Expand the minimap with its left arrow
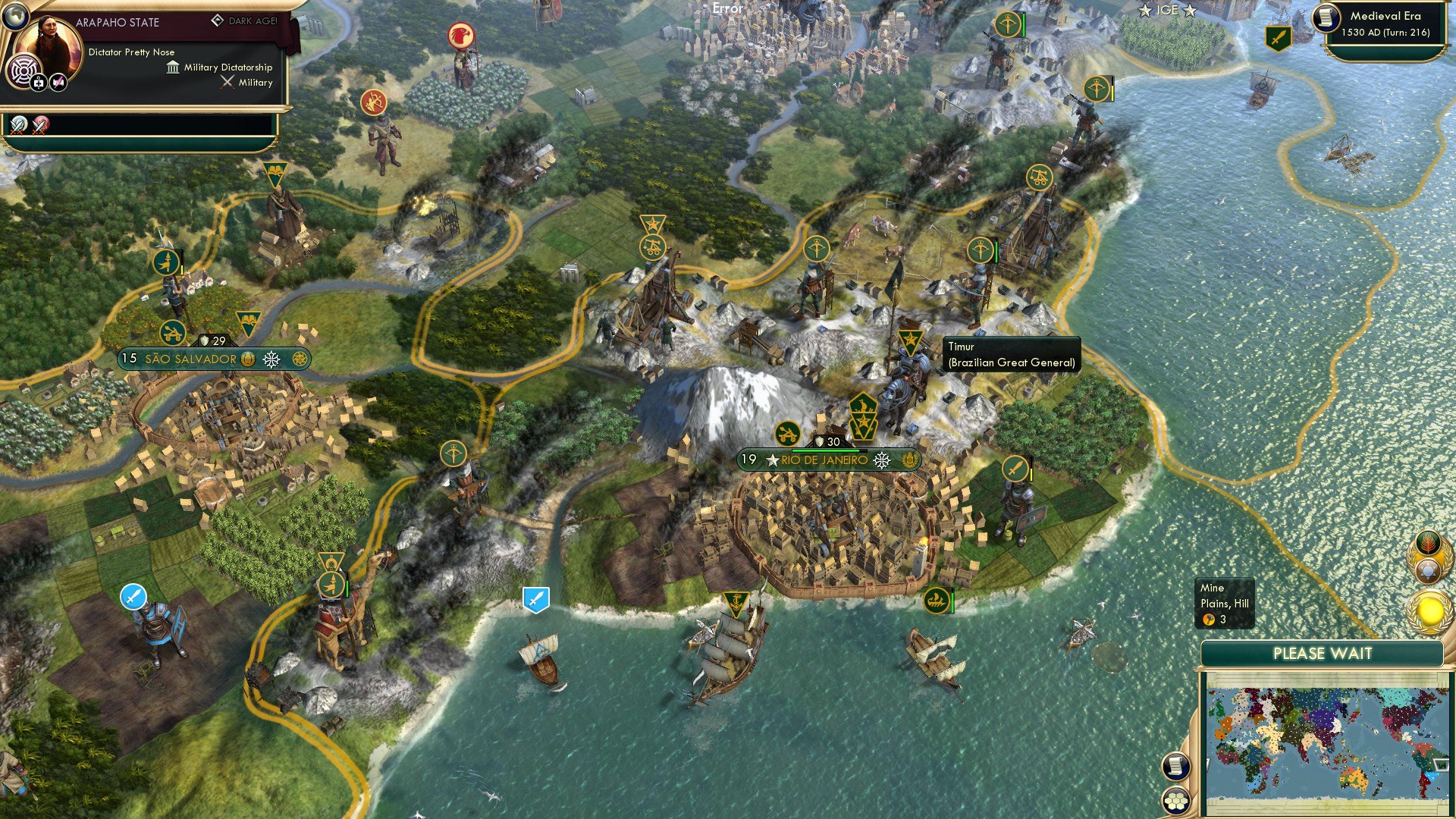1456x819 pixels. pyautogui.click(x=1207, y=764)
